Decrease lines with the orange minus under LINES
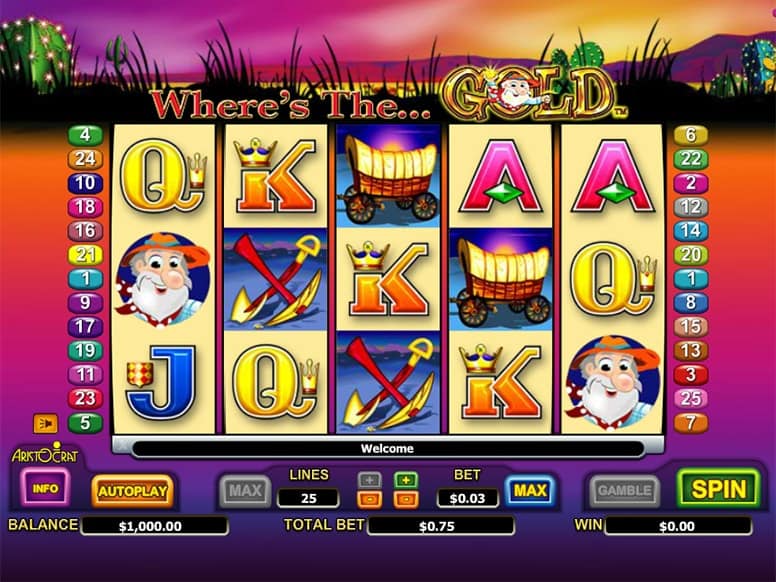Viewport: 776px width, 582px height. 369,498
